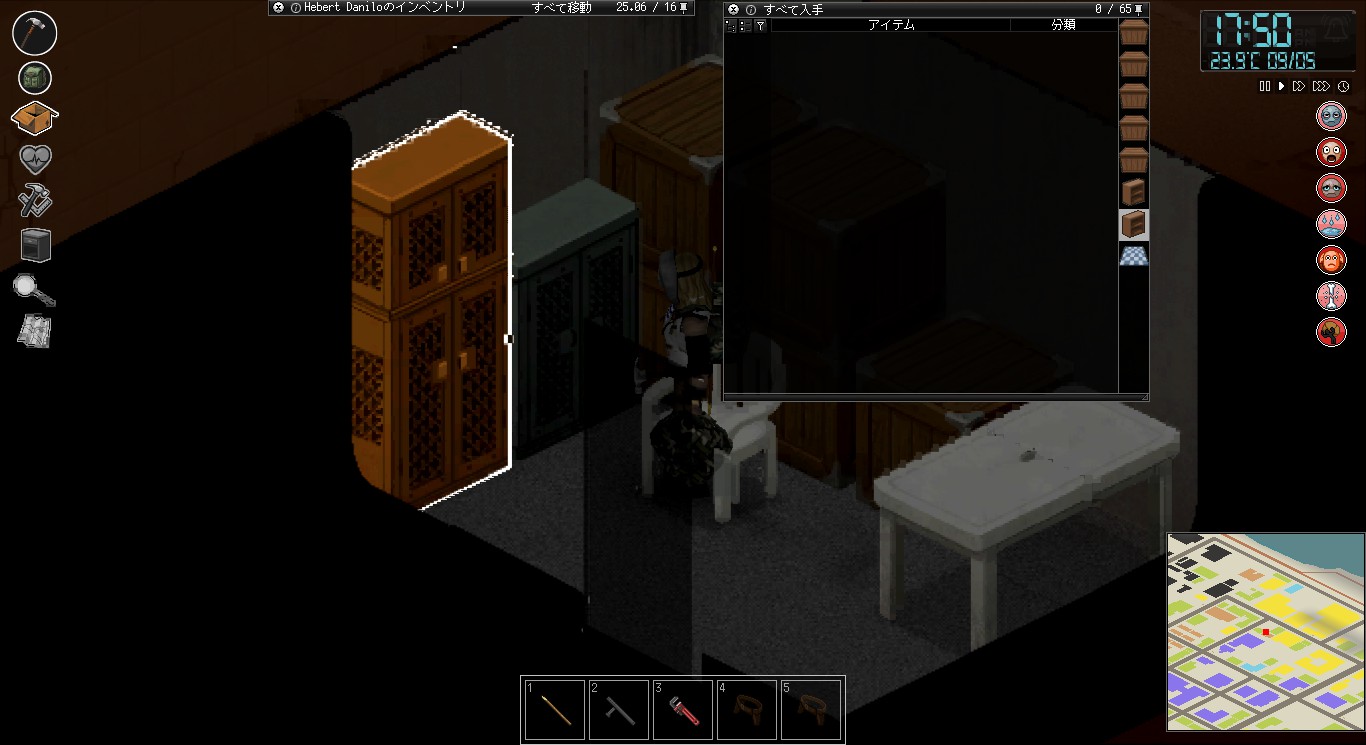Activate the search mode magnifying glass icon

(x=34, y=289)
